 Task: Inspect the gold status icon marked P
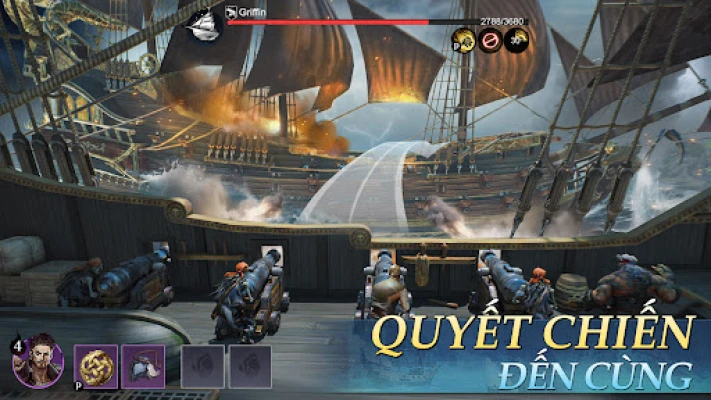click(463, 40)
